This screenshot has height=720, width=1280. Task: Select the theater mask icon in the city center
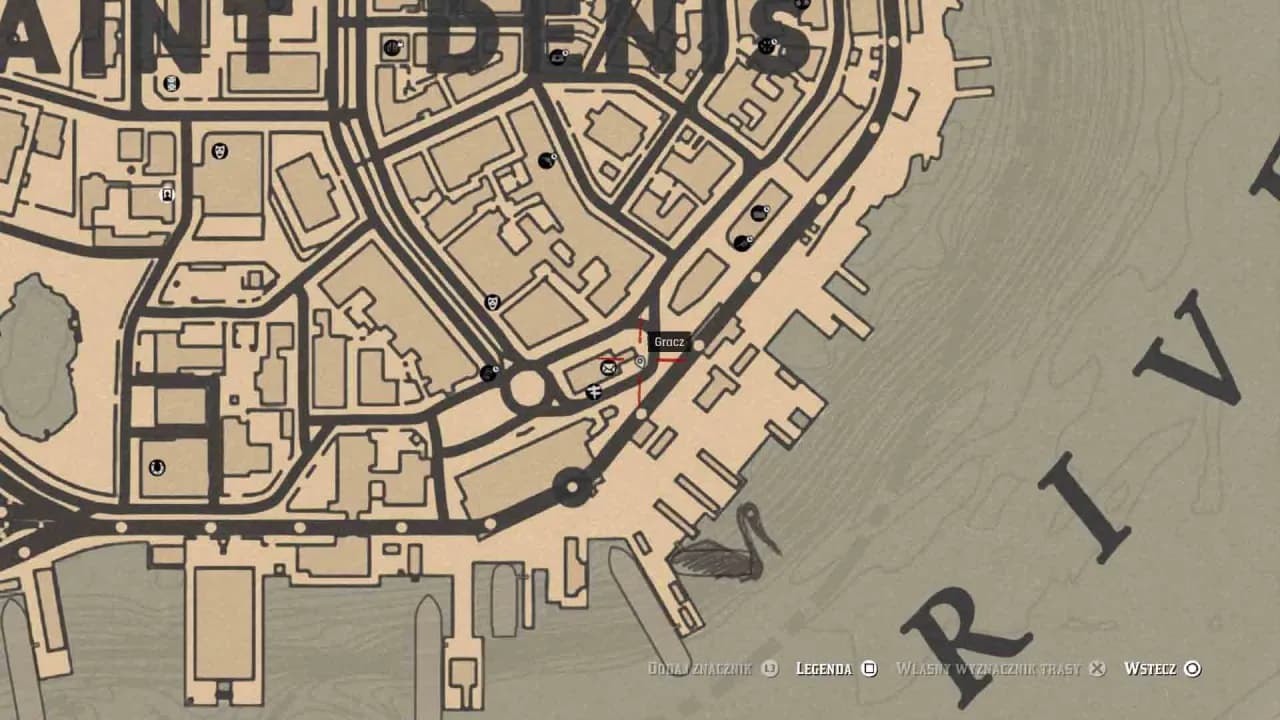[219, 151]
